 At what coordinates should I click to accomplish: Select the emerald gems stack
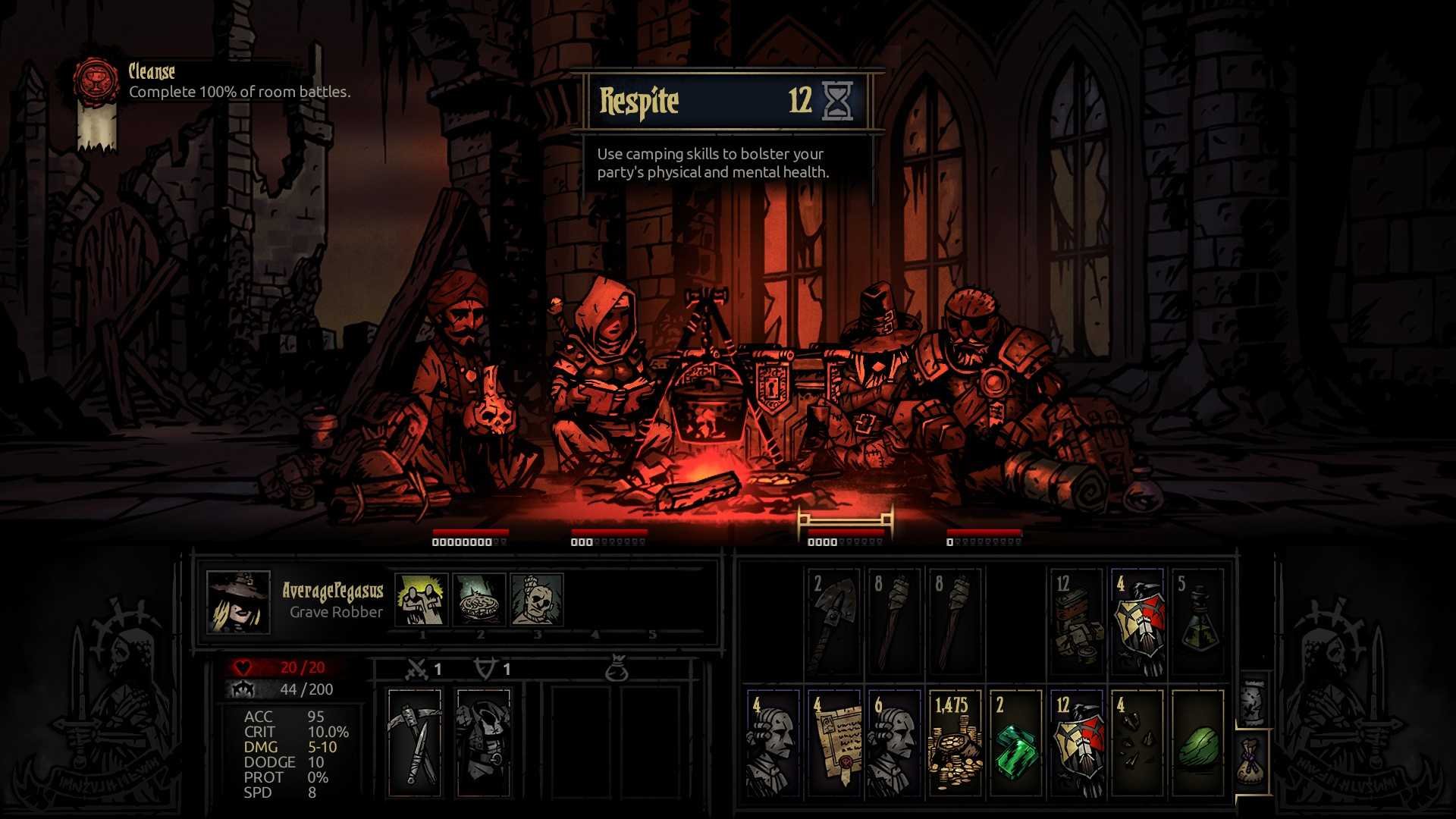pos(1015,743)
